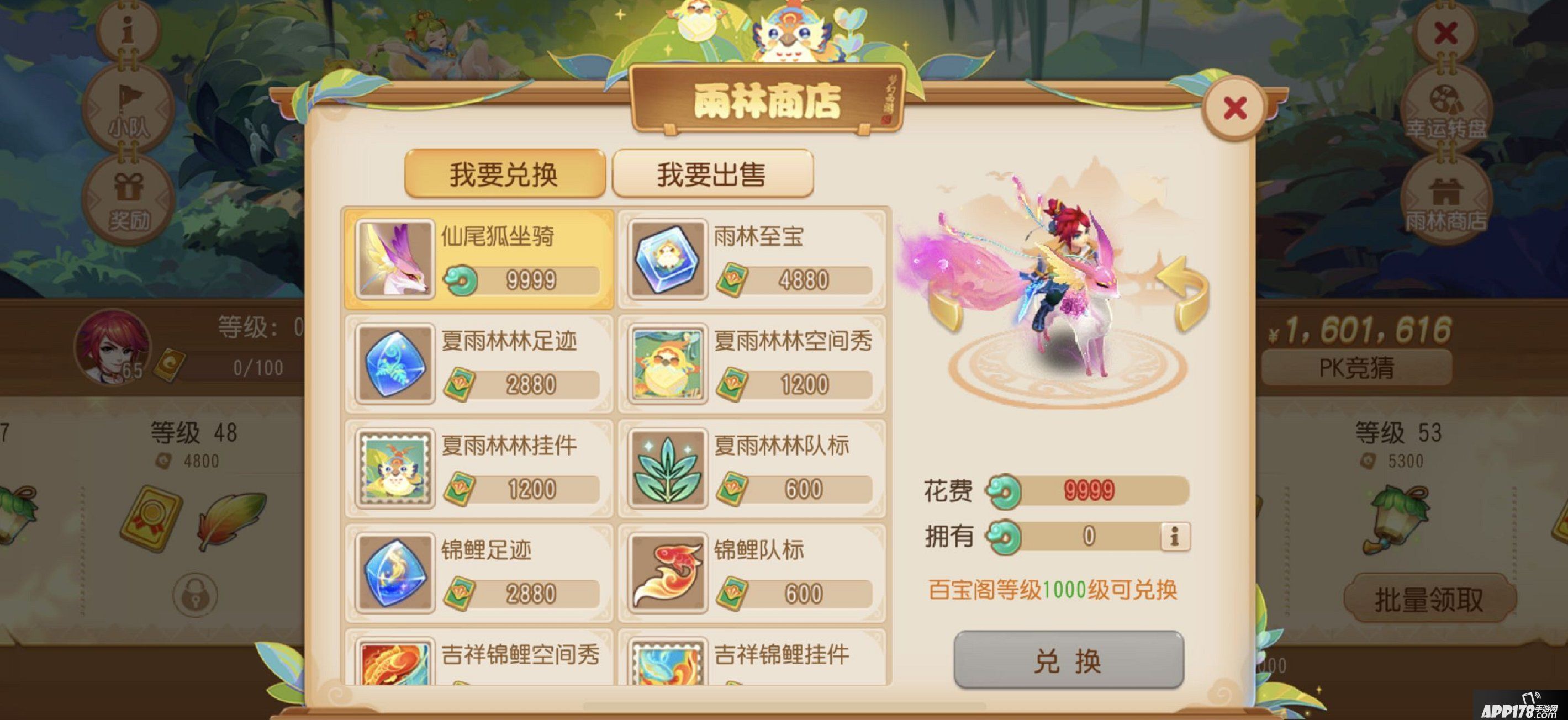The image size is (1568, 720).
Task: Open PK竞猜 betting panel
Action: coord(1358,368)
